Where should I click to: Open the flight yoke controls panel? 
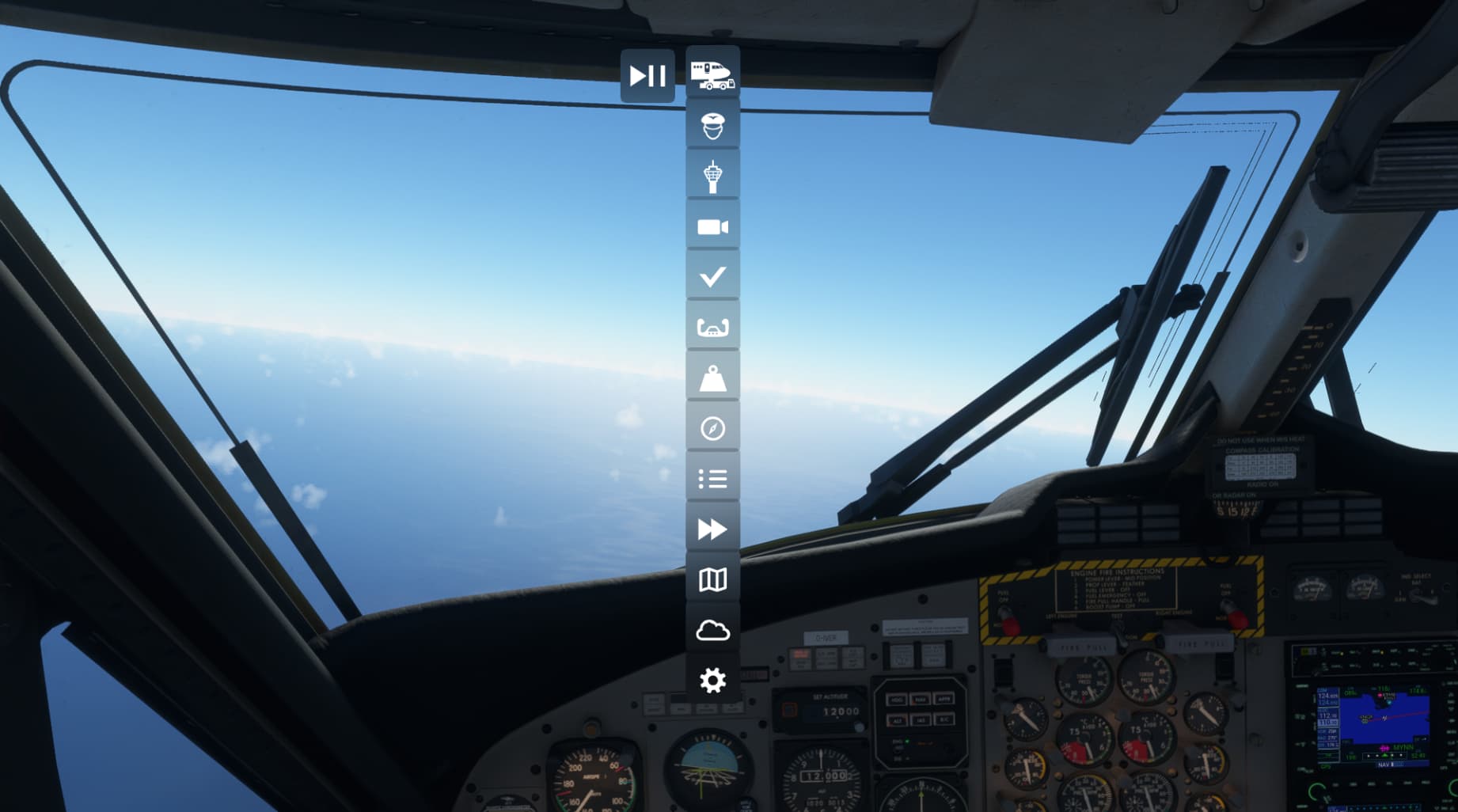[x=712, y=328]
